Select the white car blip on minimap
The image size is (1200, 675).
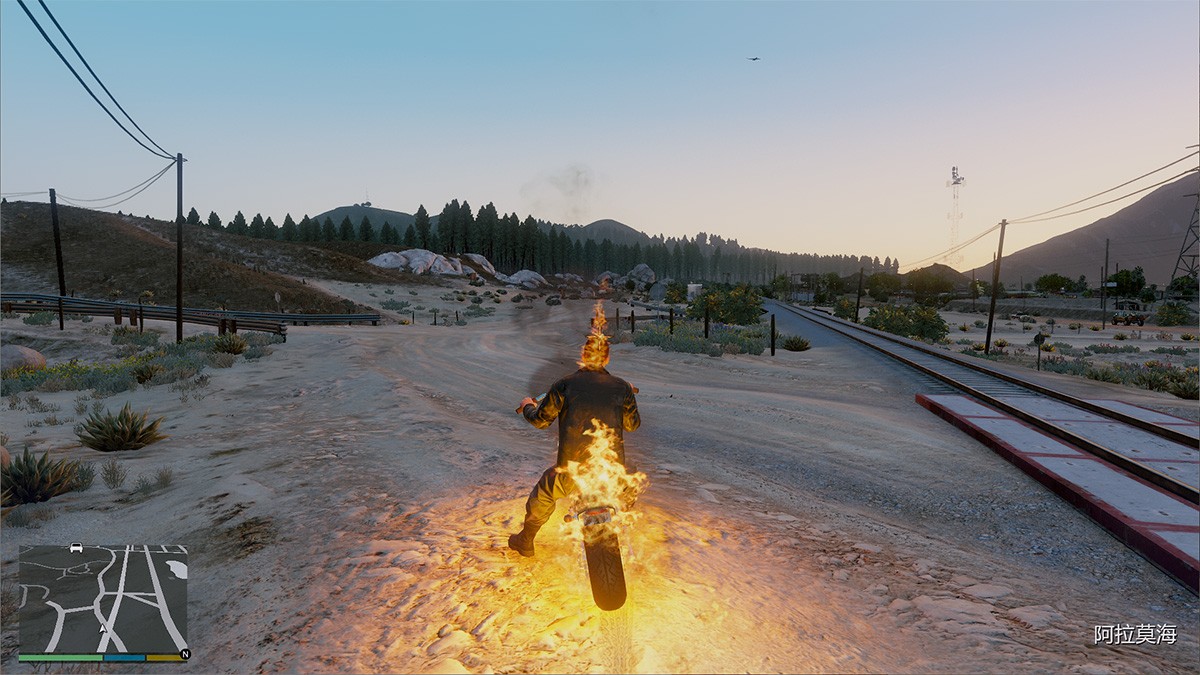[x=76, y=548]
